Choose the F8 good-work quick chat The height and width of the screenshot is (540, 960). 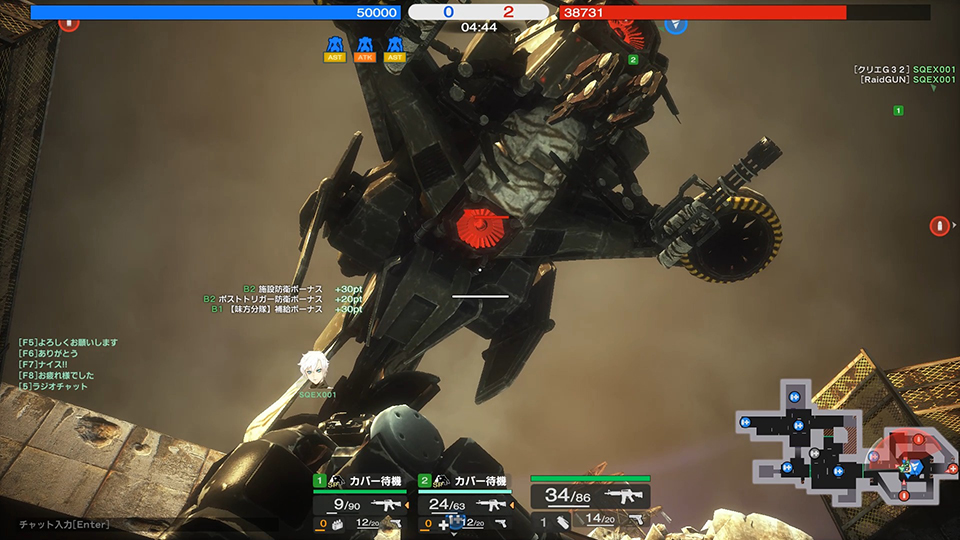point(56,376)
